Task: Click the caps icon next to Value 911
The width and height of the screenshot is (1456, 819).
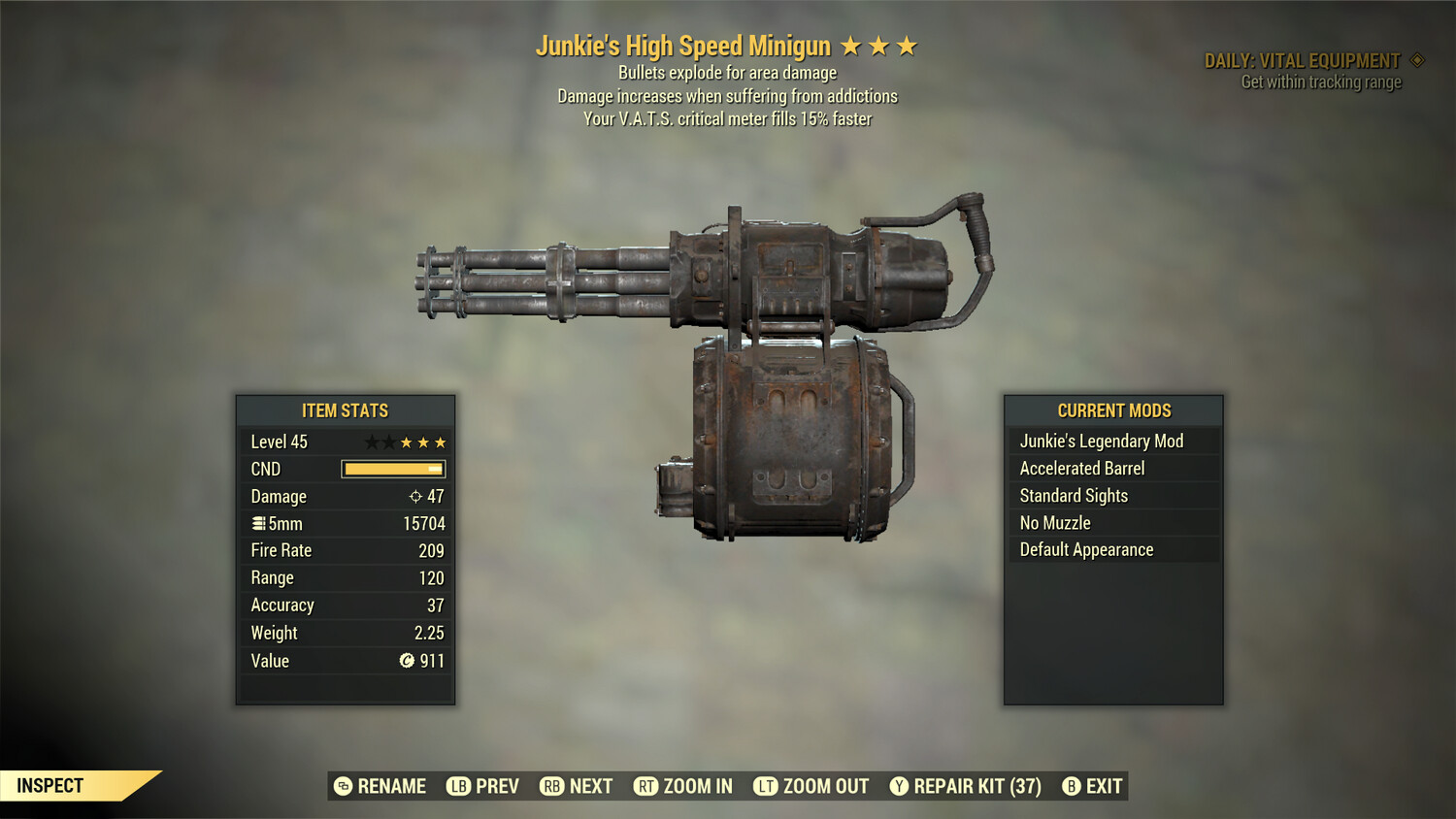Action: (408, 661)
